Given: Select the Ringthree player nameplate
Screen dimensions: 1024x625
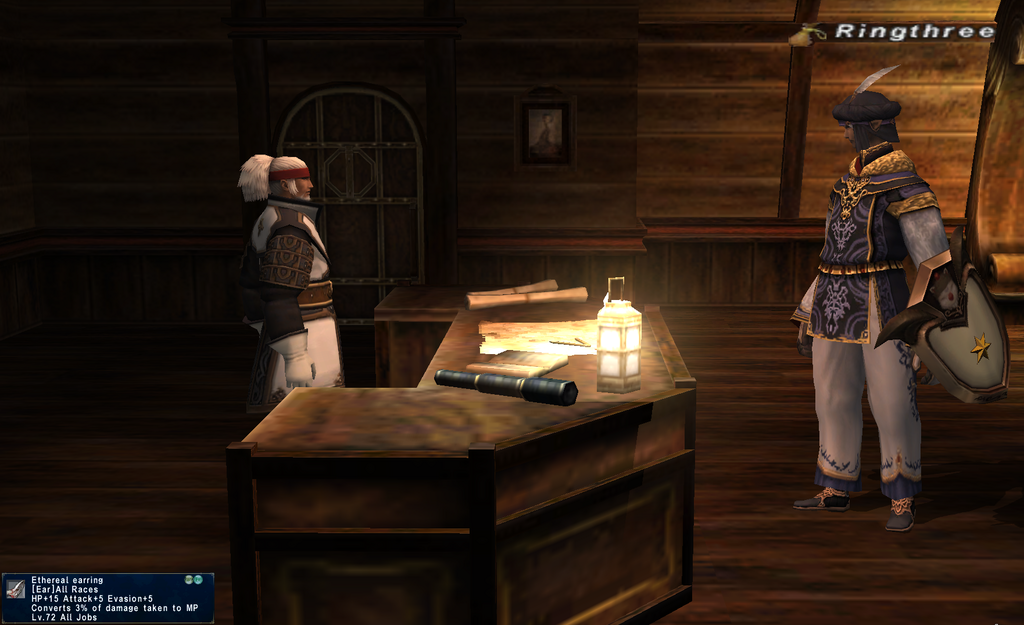Looking at the screenshot, I should (913, 32).
